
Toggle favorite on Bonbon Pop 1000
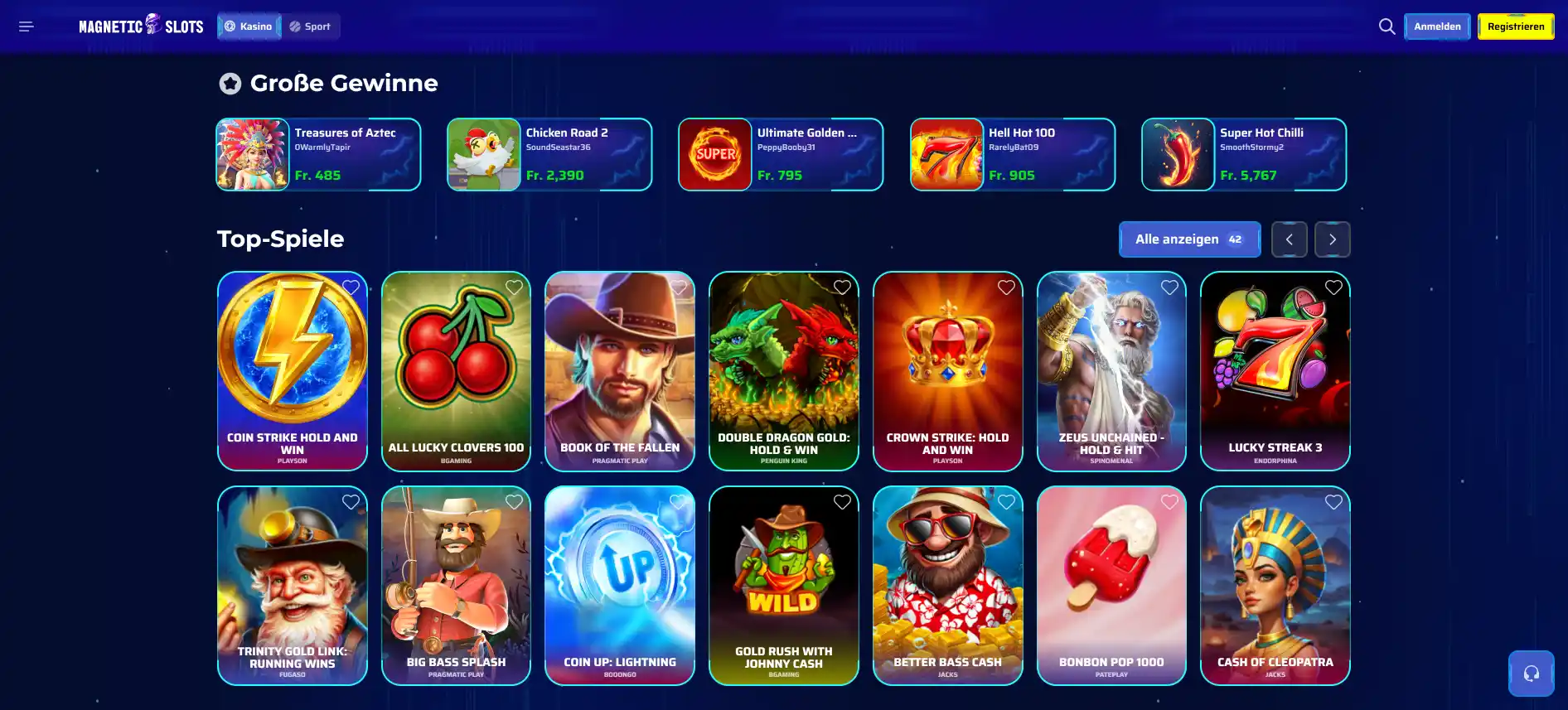click(x=1169, y=501)
